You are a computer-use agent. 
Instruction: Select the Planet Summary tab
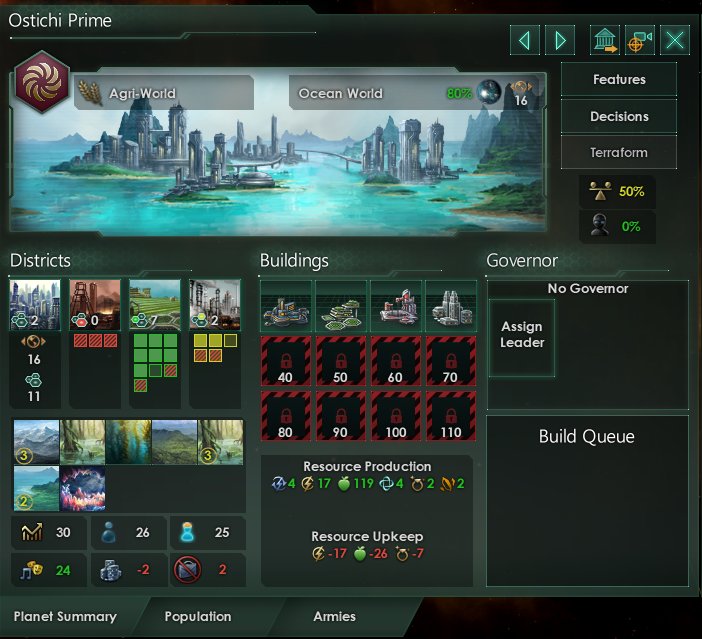65,617
